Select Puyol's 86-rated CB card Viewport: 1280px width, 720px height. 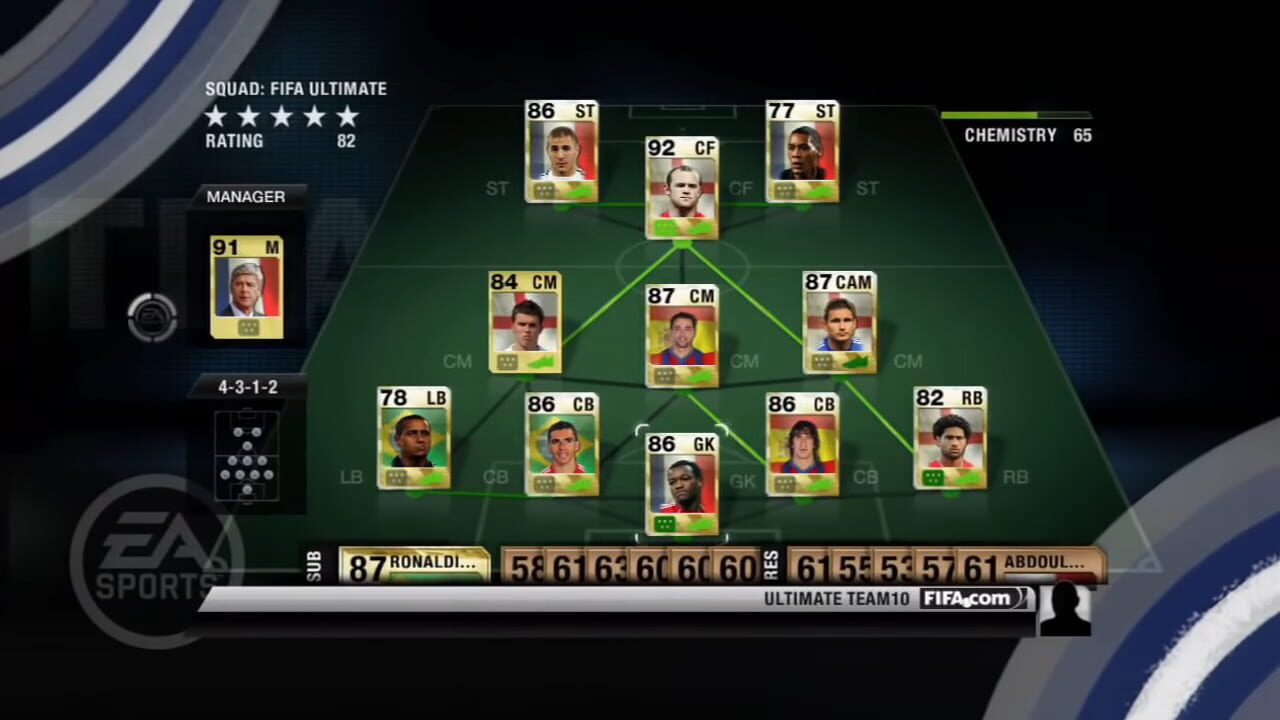pos(803,443)
